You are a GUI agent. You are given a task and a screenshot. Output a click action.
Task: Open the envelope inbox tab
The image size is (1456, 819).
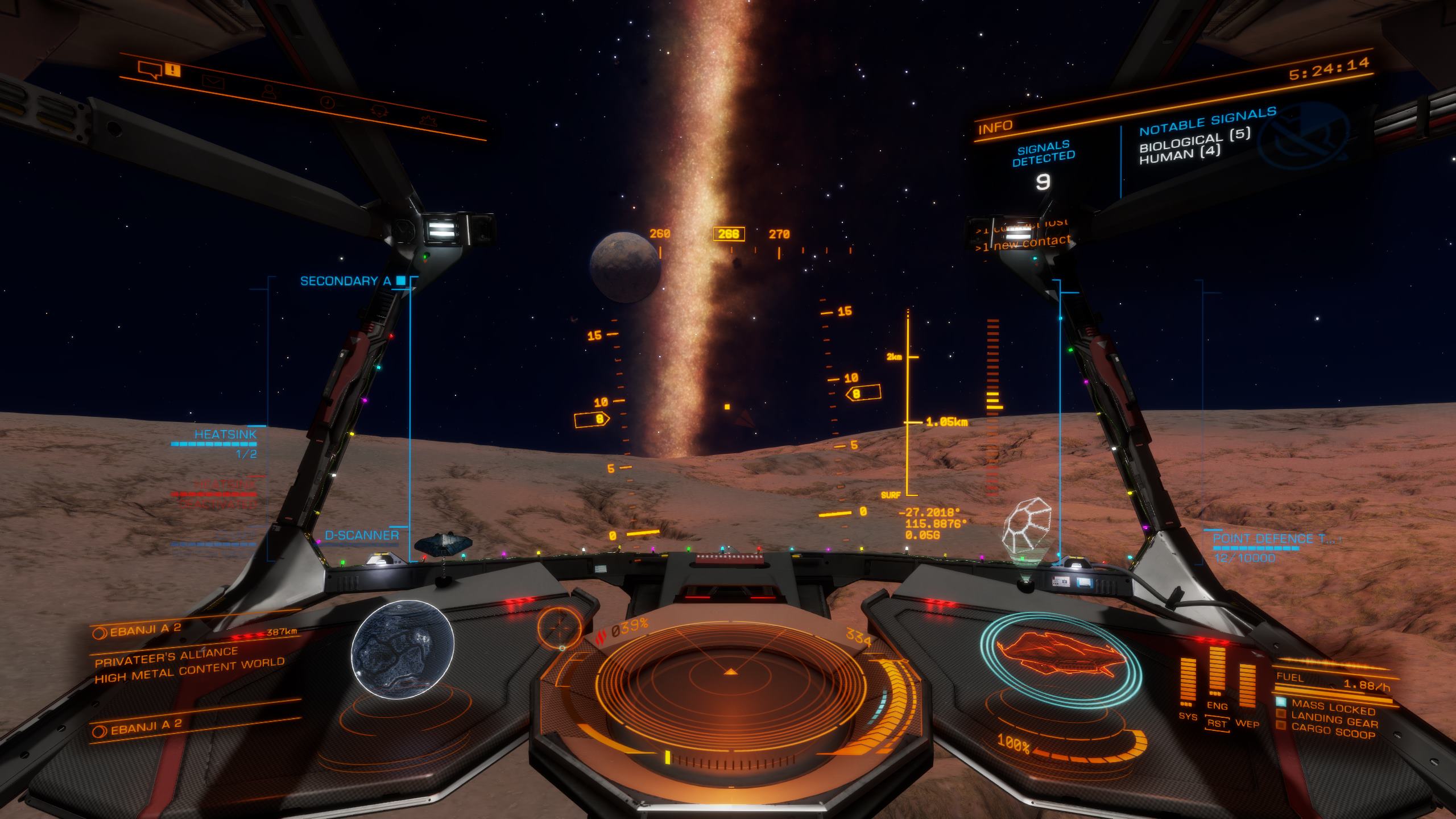[213, 83]
